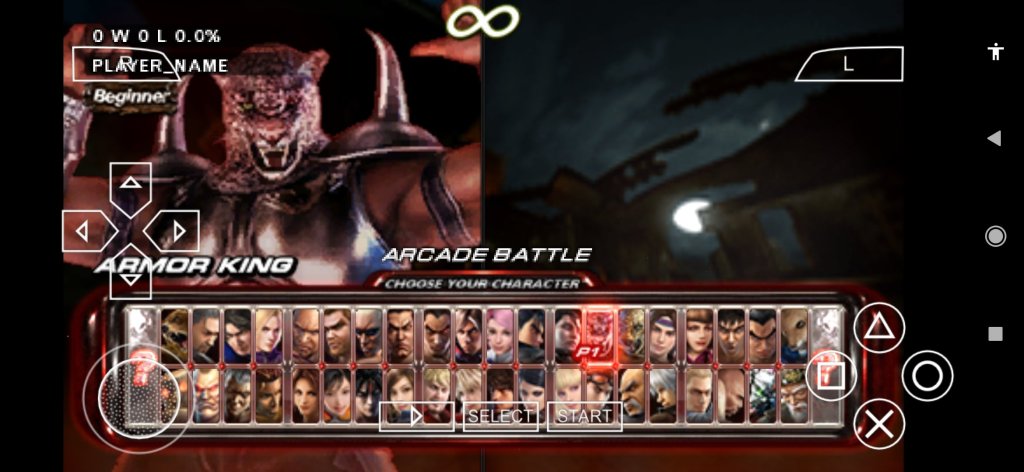Select the highlighted Armor King portrait
Image resolution: width=1024 pixels, height=472 pixels.
(x=599, y=335)
